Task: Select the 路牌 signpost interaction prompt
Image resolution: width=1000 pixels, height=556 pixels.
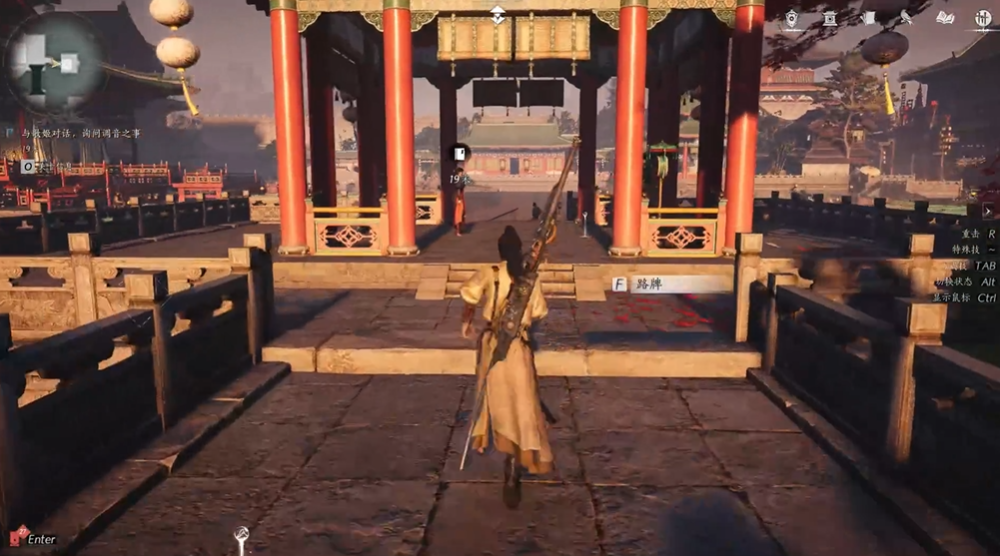Action: pyautogui.click(x=672, y=284)
